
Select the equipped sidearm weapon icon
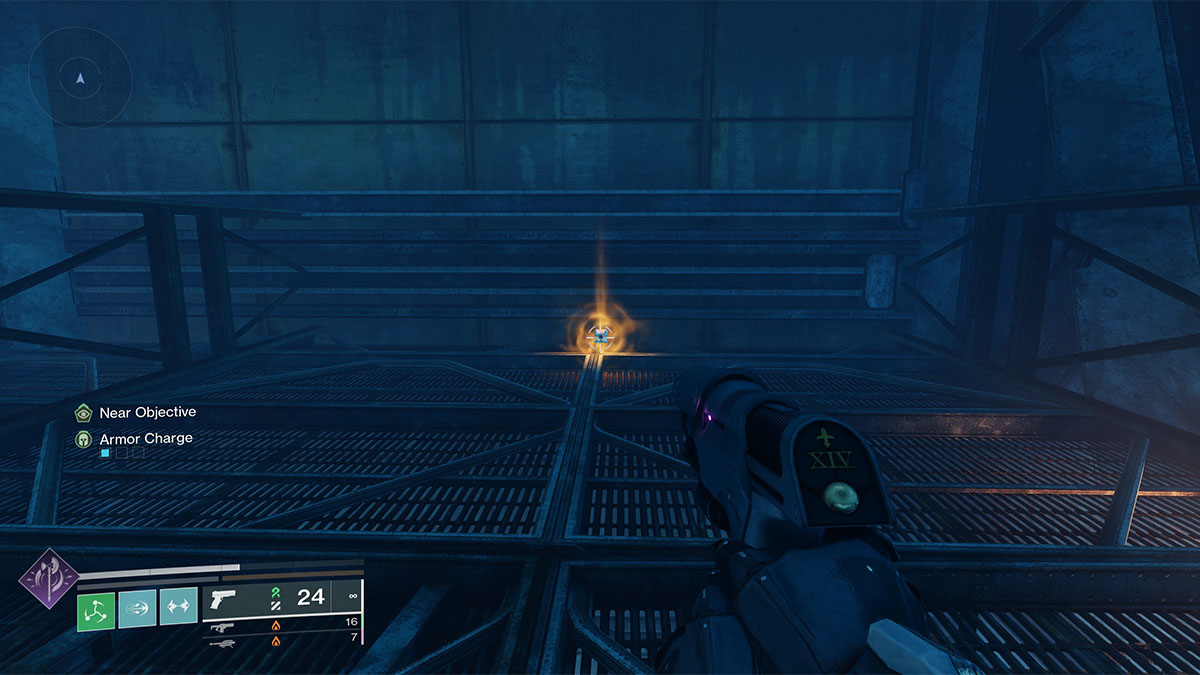coord(225,599)
